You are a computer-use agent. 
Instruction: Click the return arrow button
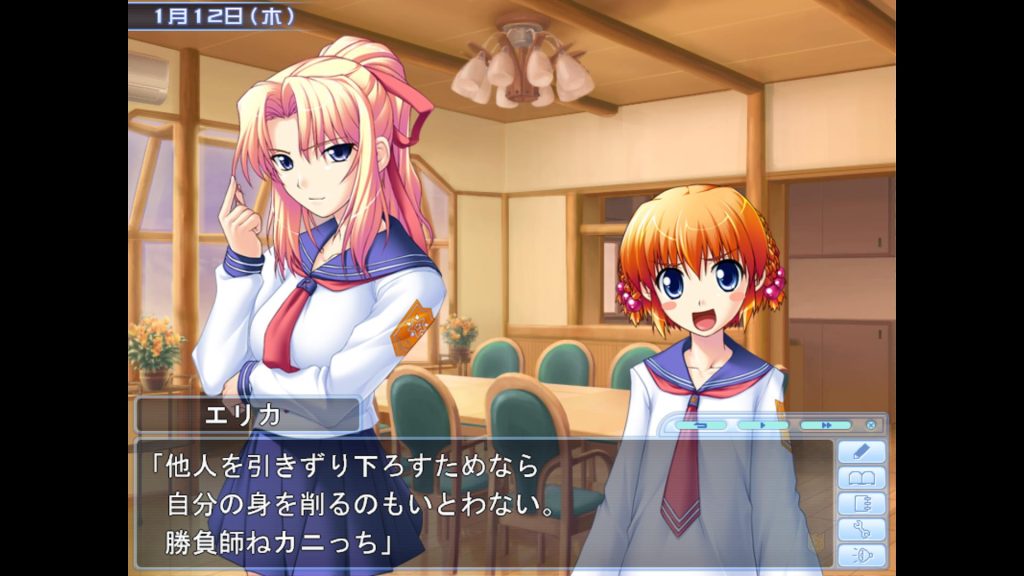pyautogui.click(x=699, y=425)
